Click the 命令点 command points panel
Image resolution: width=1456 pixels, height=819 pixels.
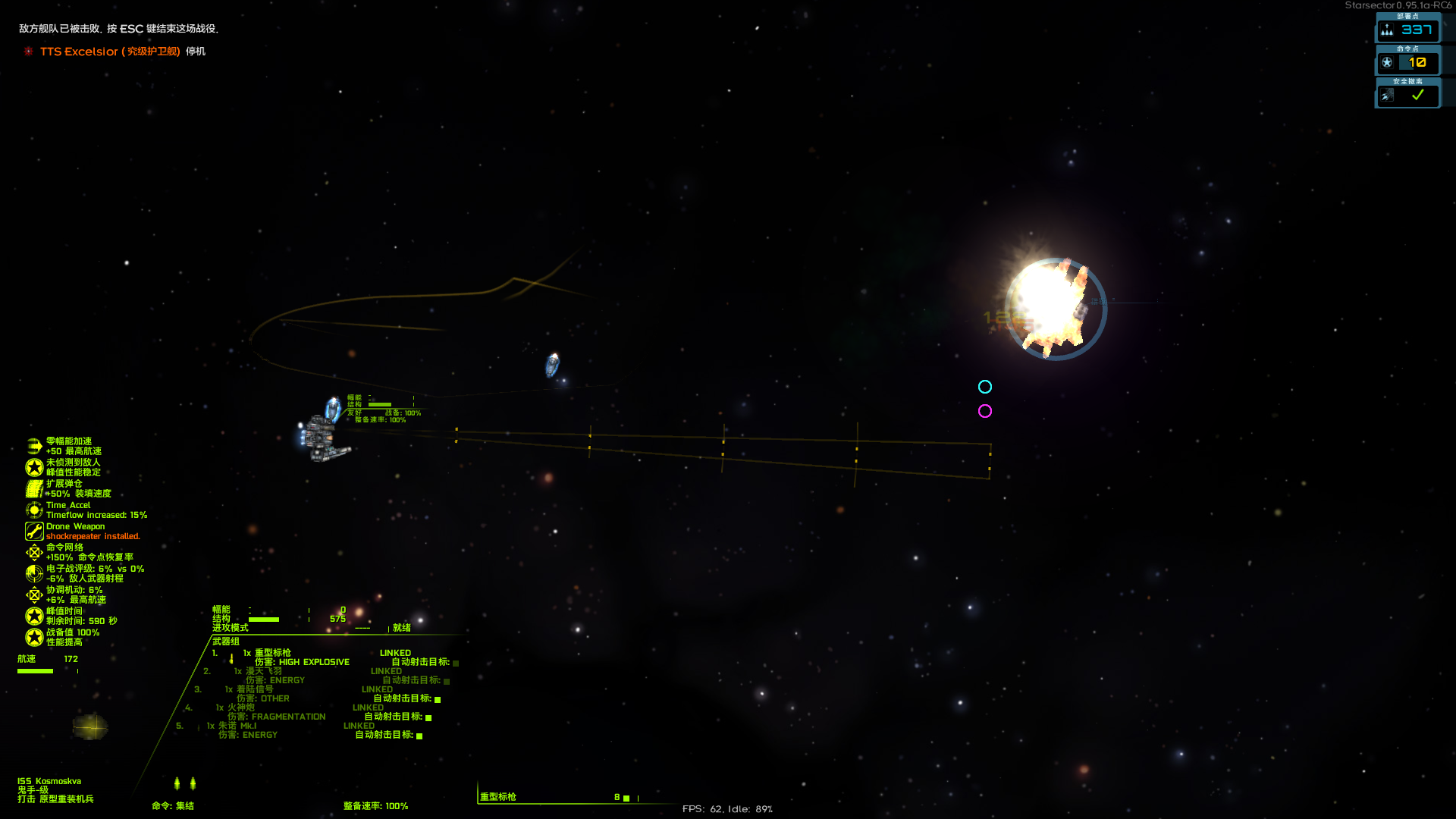coord(1407,62)
